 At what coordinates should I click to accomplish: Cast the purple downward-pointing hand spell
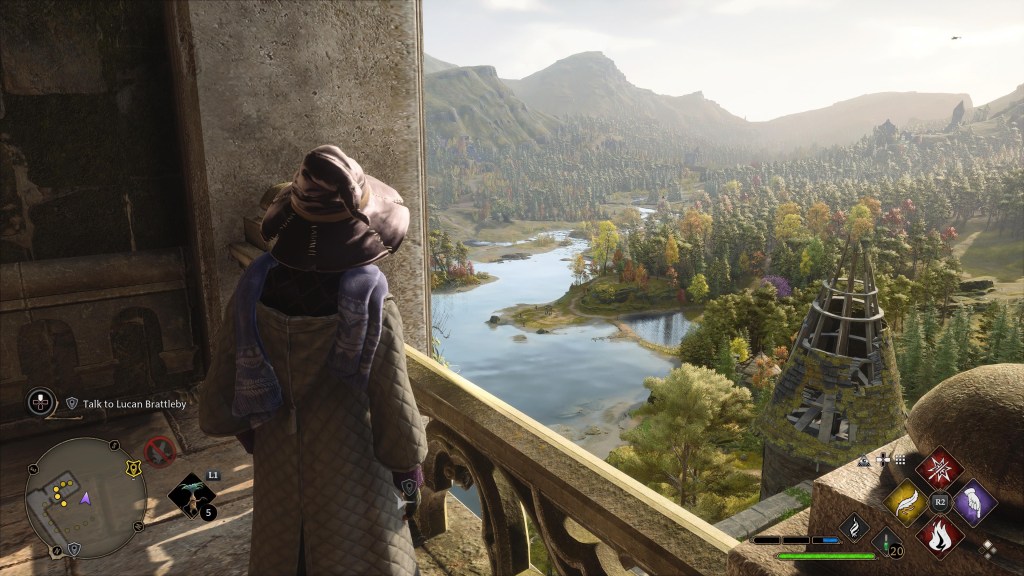point(974,501)
